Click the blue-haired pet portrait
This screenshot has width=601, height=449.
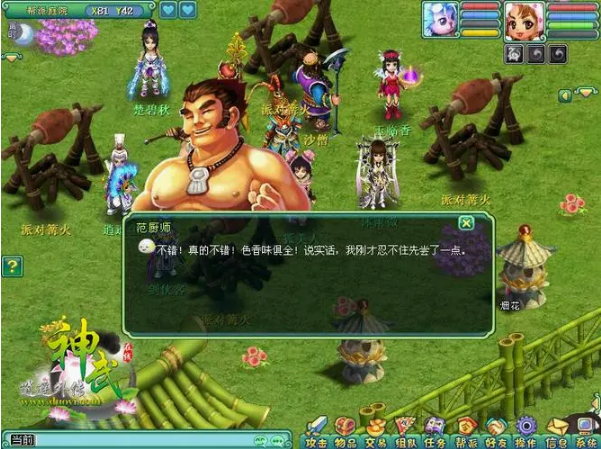pyautogui.click(x=440, y=19)
